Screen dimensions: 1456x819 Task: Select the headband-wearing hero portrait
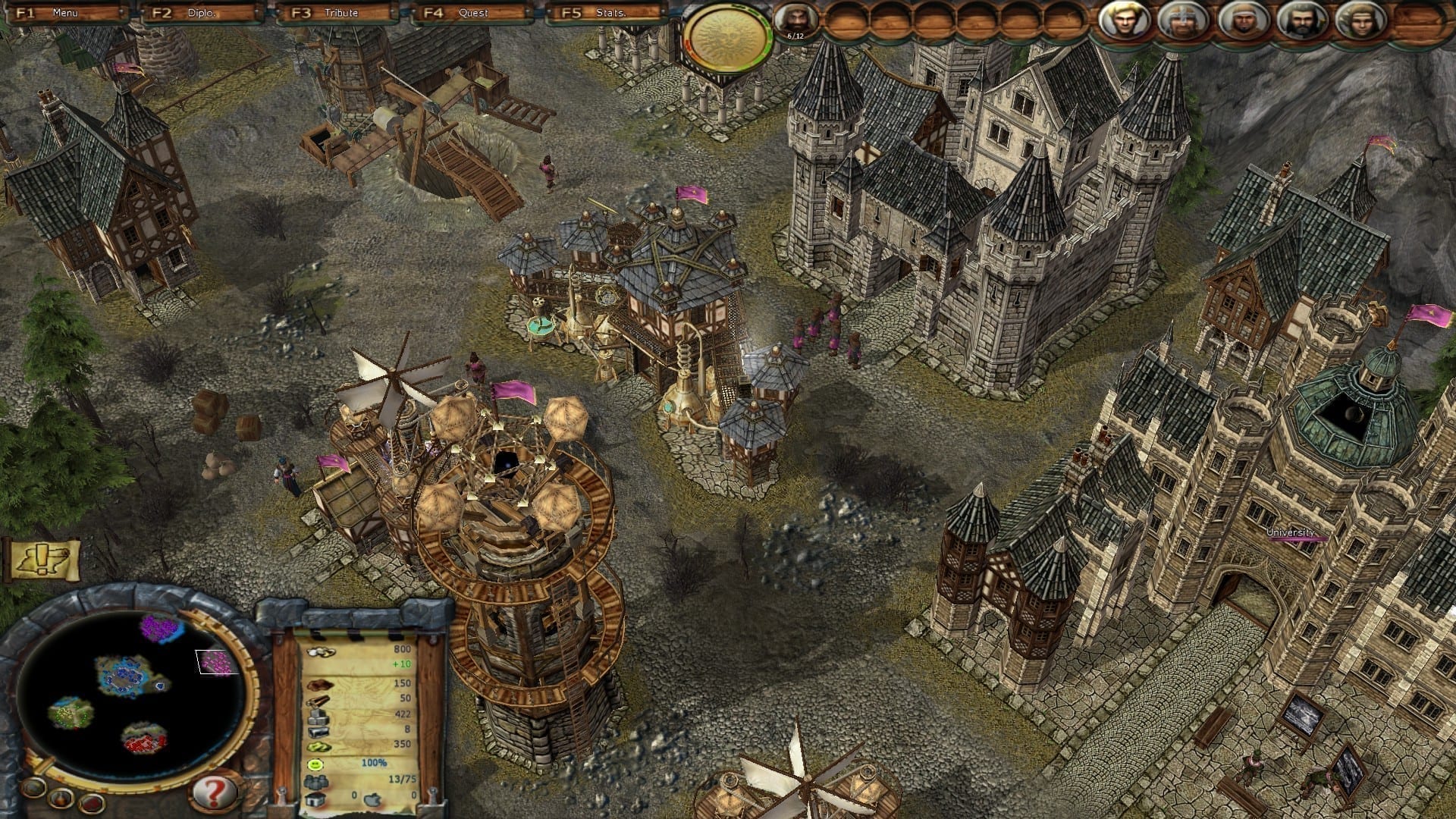coord(1360,21)
